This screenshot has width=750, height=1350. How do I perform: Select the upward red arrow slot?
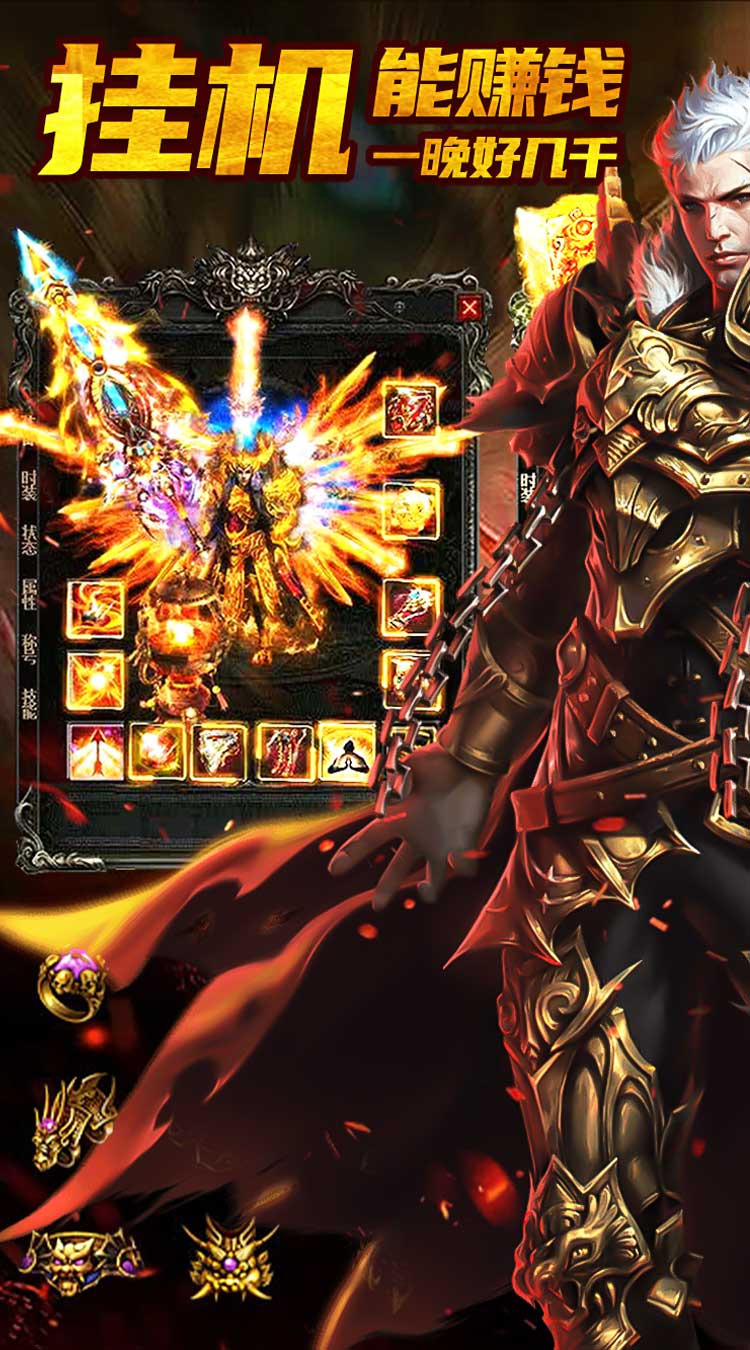96,752
